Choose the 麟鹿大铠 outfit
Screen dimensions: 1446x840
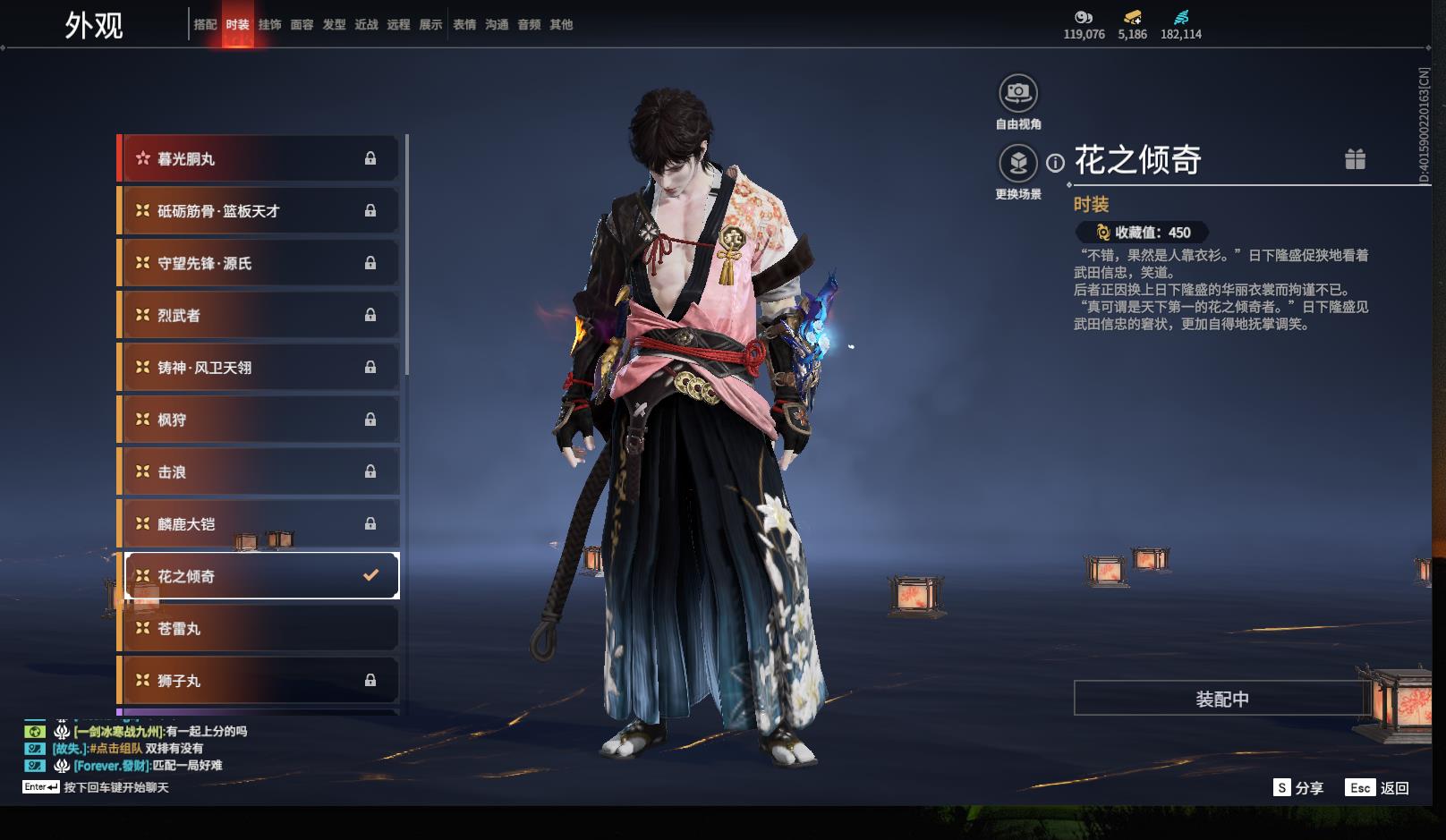[259, 524]
